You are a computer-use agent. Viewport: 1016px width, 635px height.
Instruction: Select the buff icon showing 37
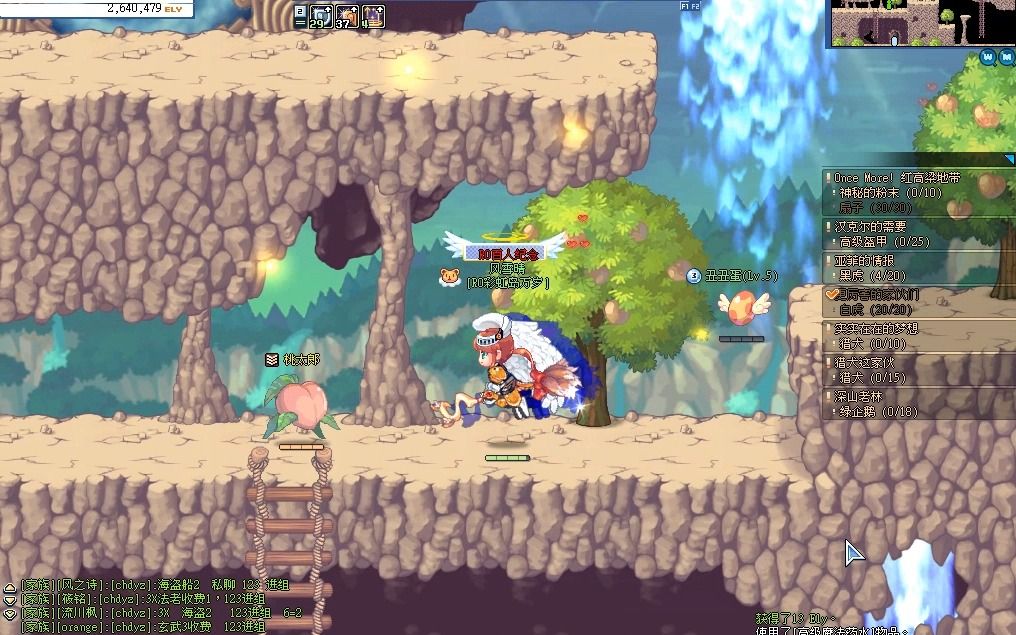[x=346, y=15]
